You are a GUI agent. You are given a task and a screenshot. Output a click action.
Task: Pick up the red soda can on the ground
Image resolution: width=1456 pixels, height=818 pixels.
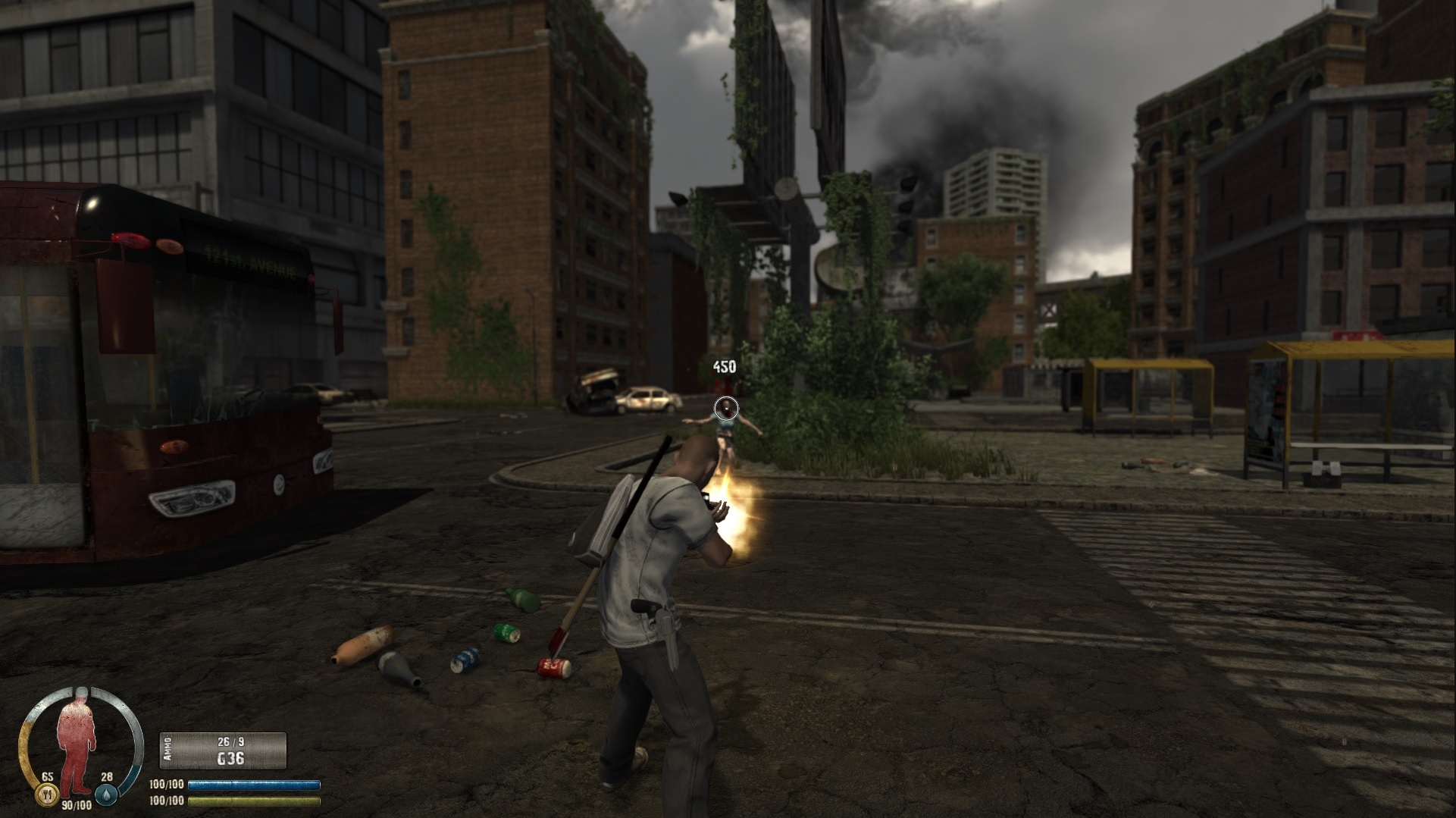coord(553,667)
